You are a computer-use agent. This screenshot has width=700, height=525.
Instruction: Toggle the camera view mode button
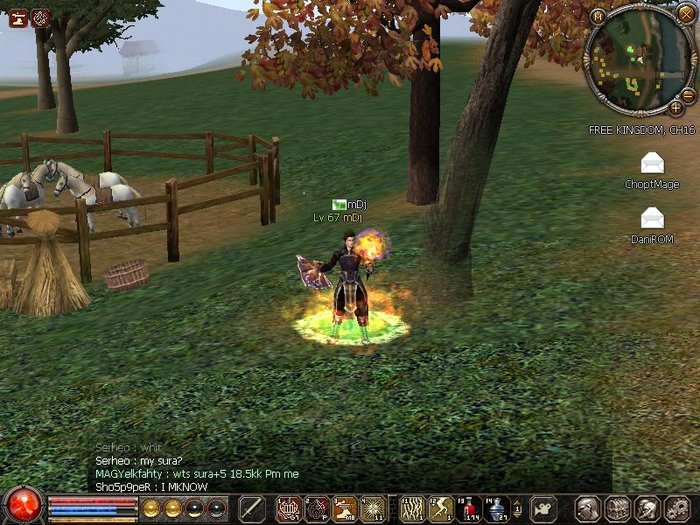pyautogui.click(x=542, y=509)
